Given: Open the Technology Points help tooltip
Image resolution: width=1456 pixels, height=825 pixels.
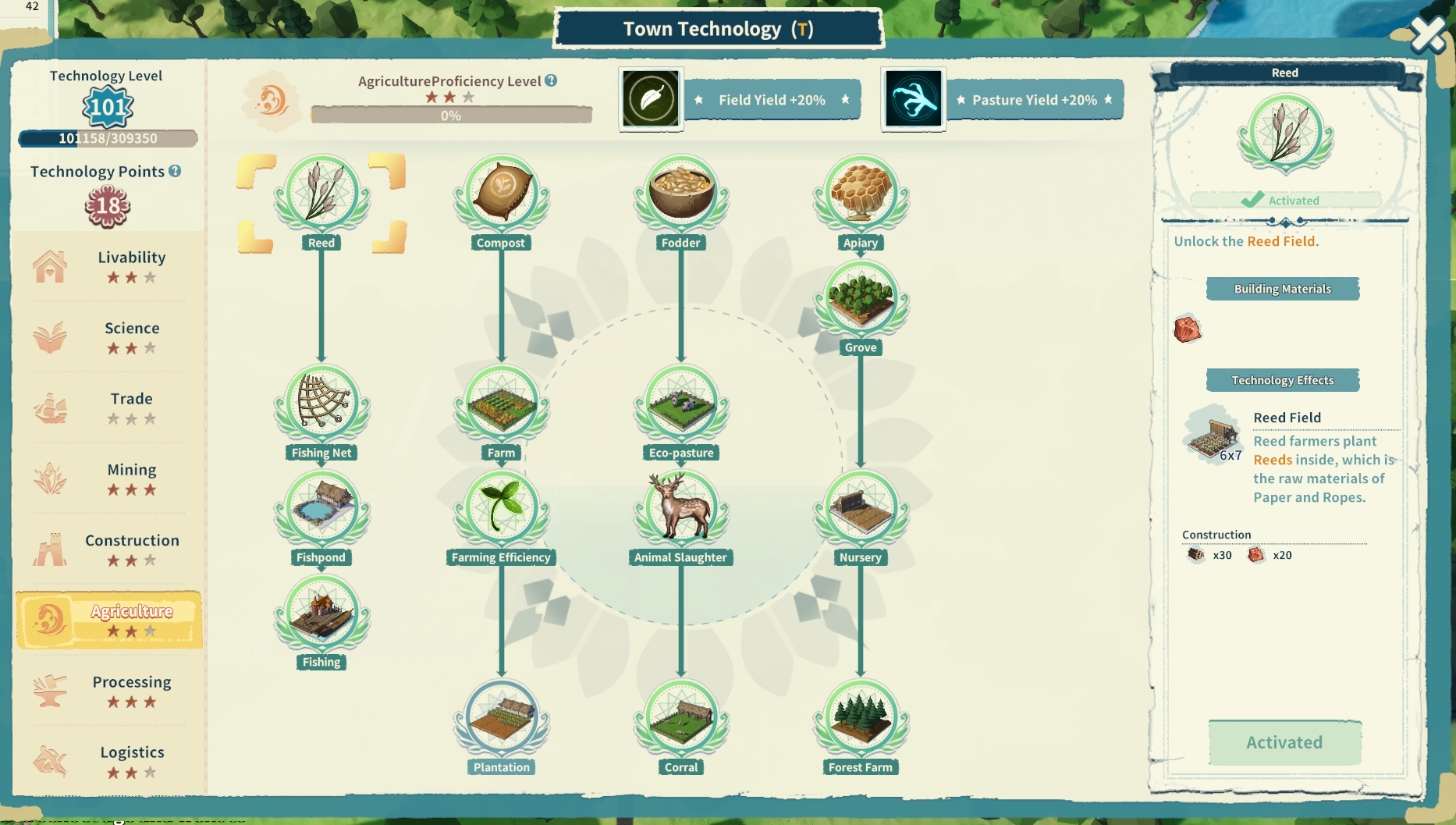Looking at the screenshot, I should (175, 171).
